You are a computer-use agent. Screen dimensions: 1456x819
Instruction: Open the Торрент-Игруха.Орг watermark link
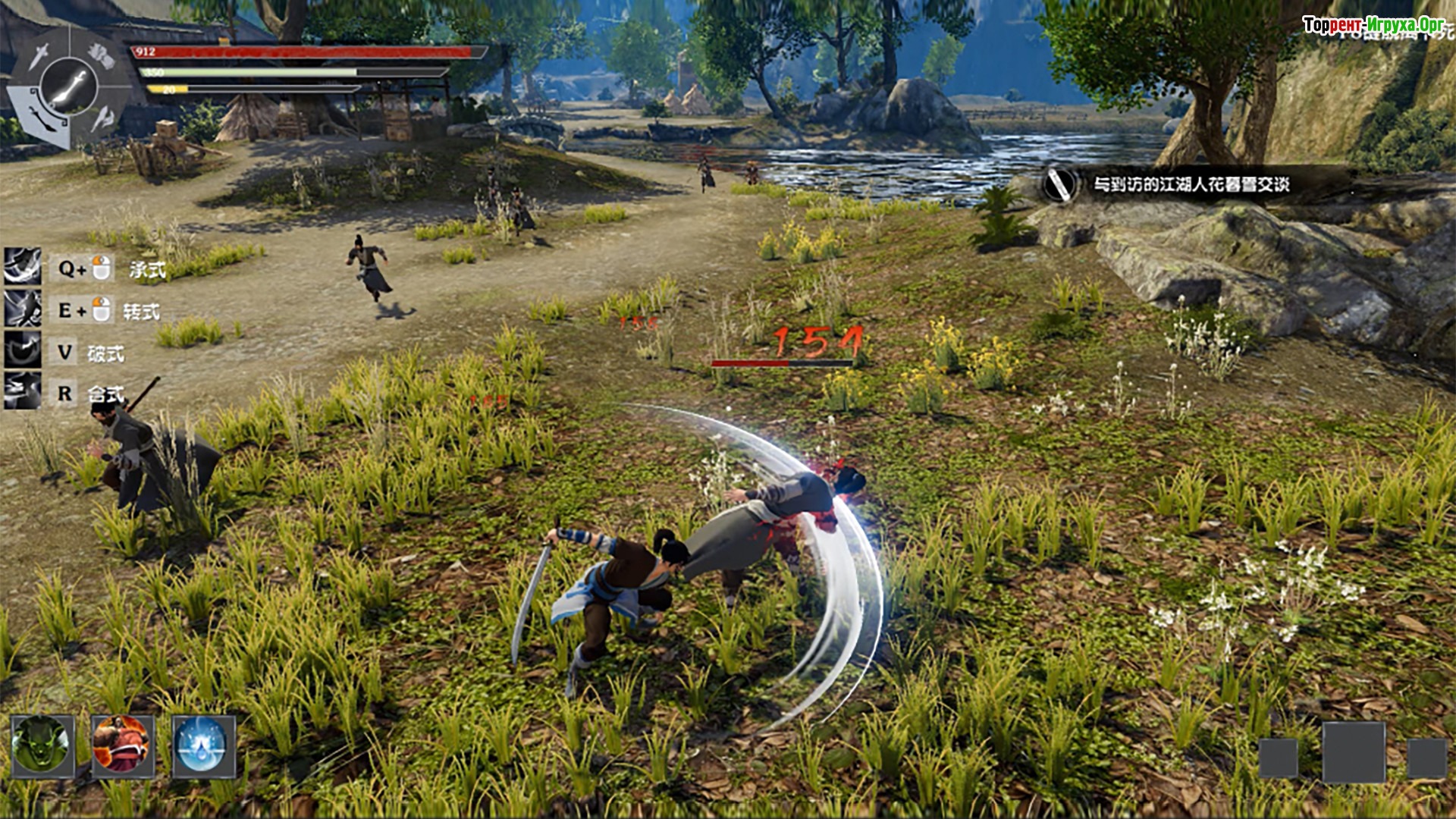pos(1373,25)
